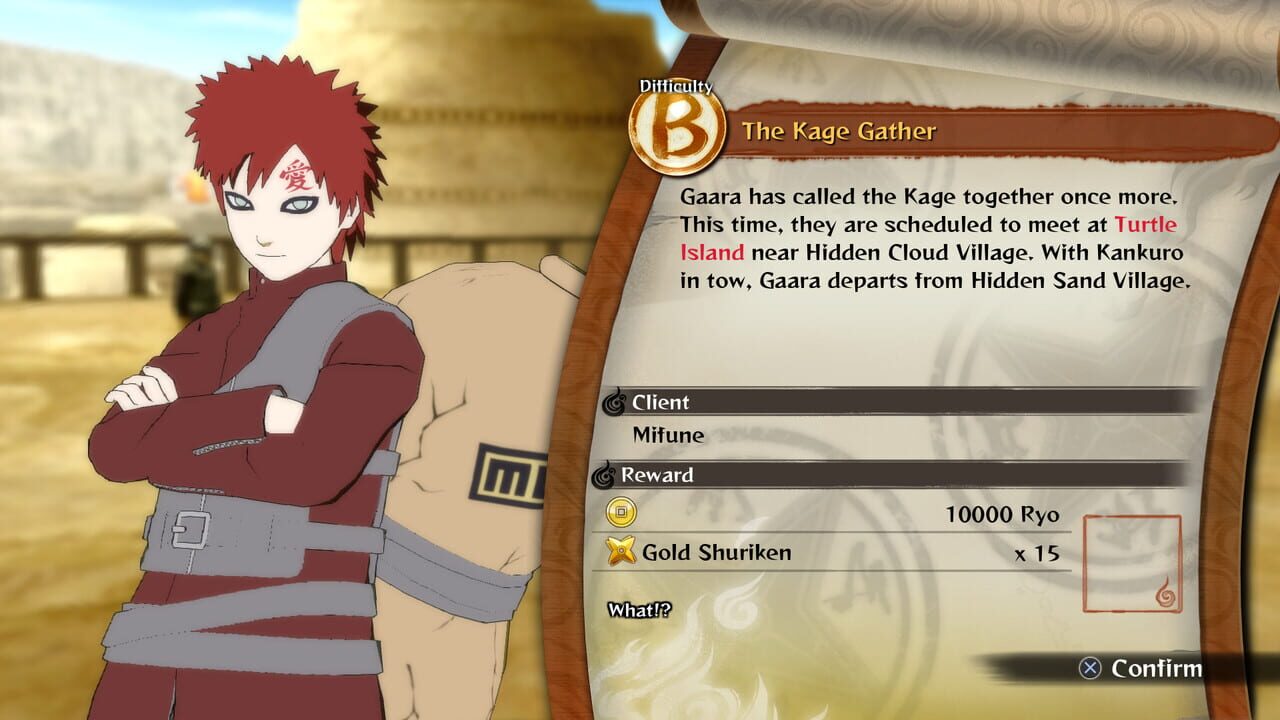Viewport: 1280px width, 720px height.
Task: Select the Gold Shuriken star icon
Action: point(623,552)
